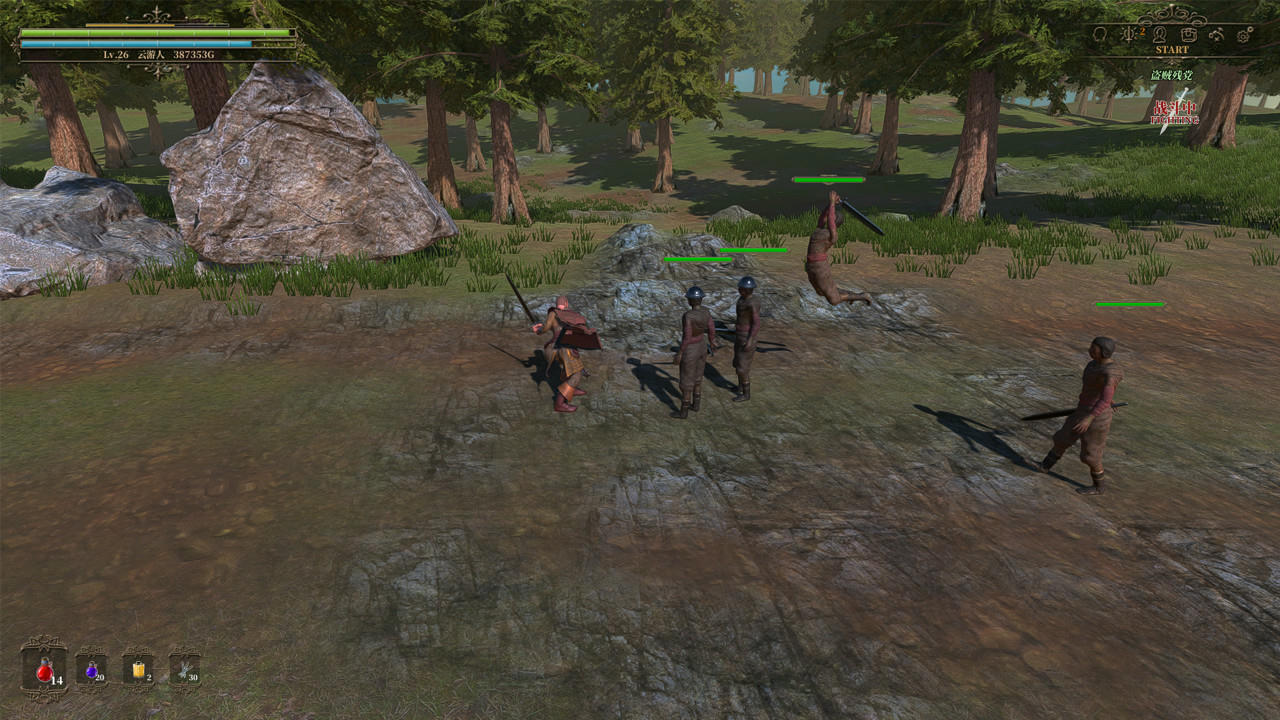Screen dimensions: 1280x720
Task: Use the red health potion slot
Action: [44, 670]
